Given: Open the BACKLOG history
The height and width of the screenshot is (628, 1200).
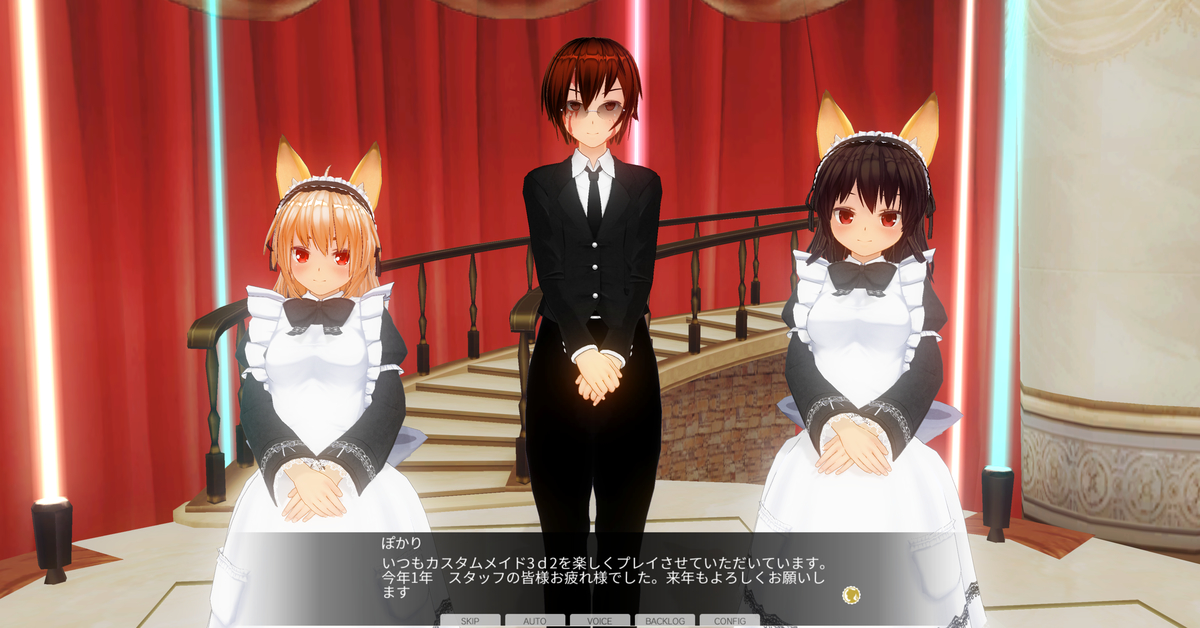Looking at the screenshot, I should tap(665, 621).
